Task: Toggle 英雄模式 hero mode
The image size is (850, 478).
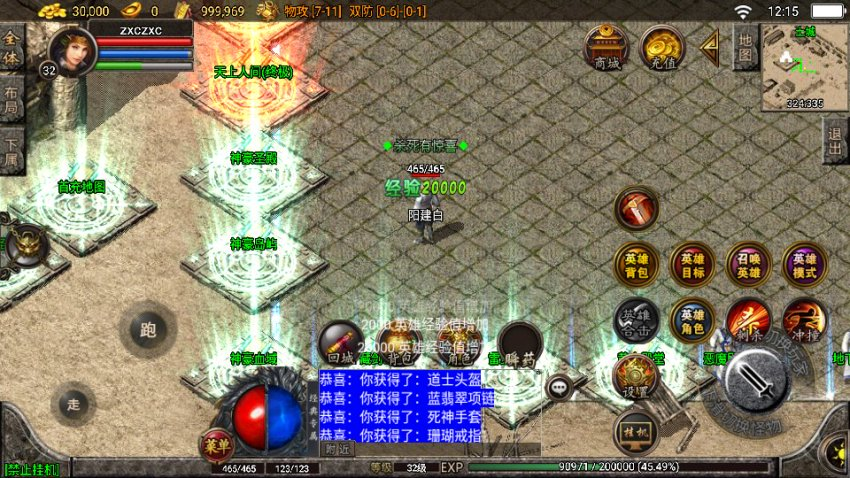Action: [x=804, y=265]
